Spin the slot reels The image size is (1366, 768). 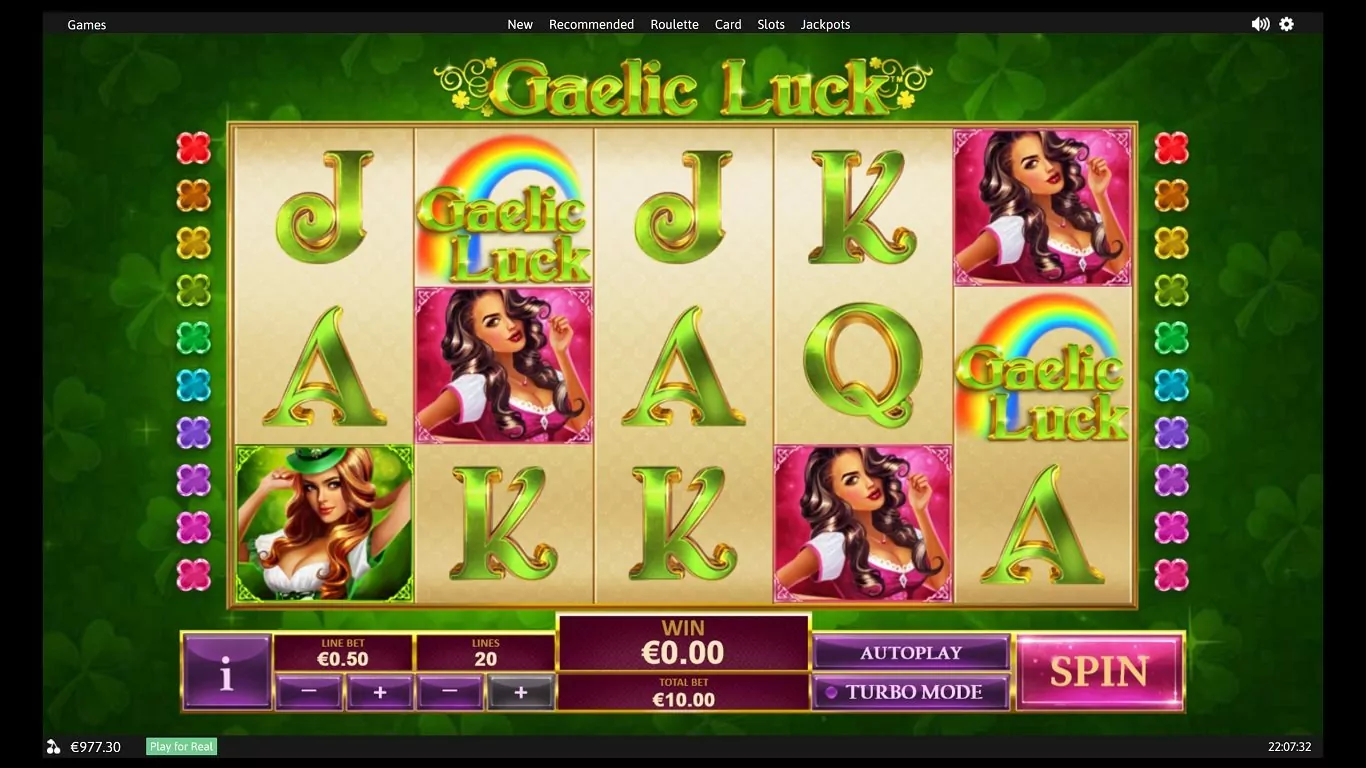point(1099,672)
